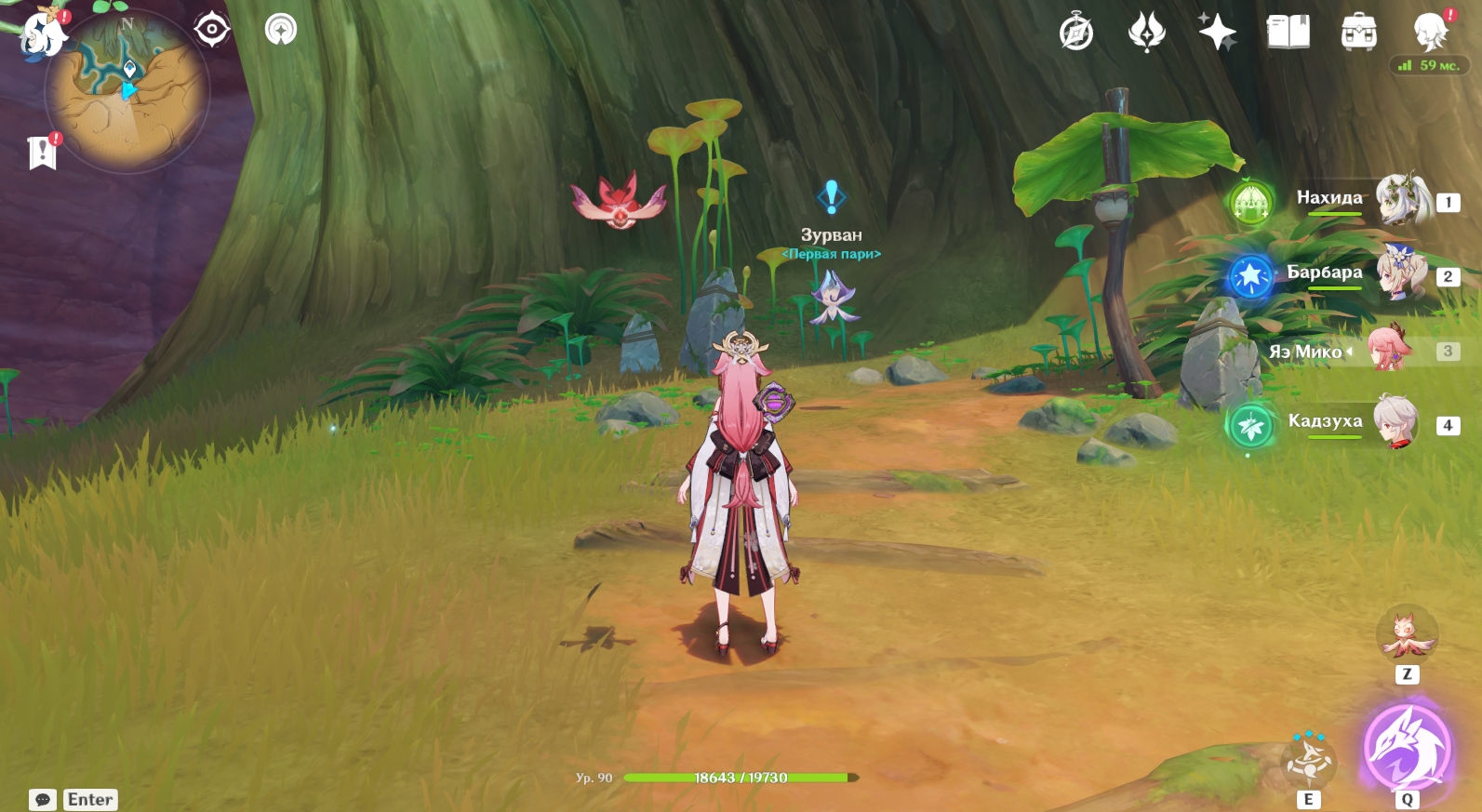Open the circular minimap

127,91
